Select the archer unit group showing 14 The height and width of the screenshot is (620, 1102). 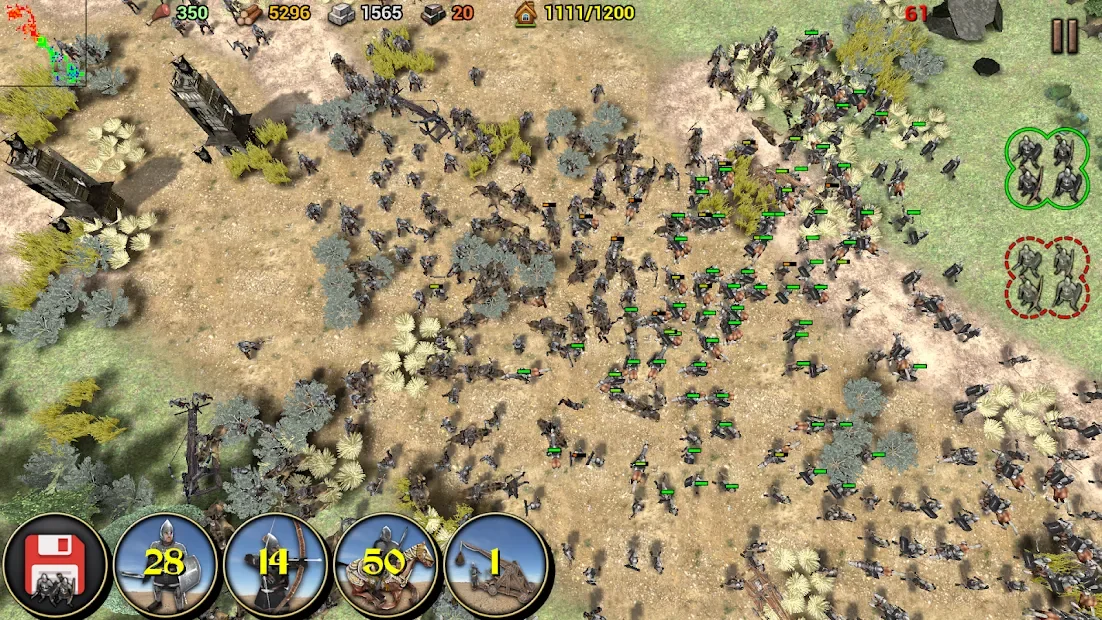(x=275, y=565)
